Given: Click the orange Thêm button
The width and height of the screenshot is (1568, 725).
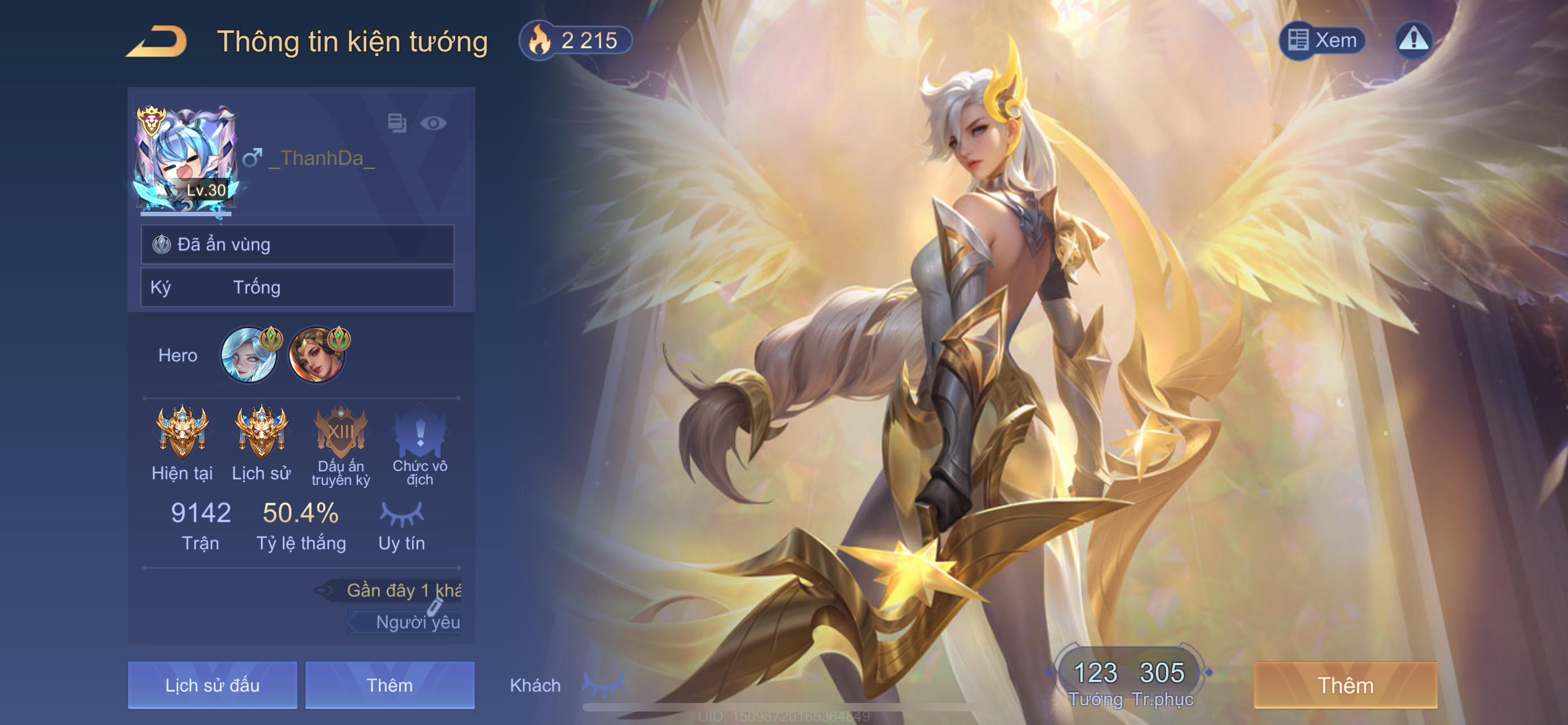Looking at the screenshot, I should [x=1345, y=685].
